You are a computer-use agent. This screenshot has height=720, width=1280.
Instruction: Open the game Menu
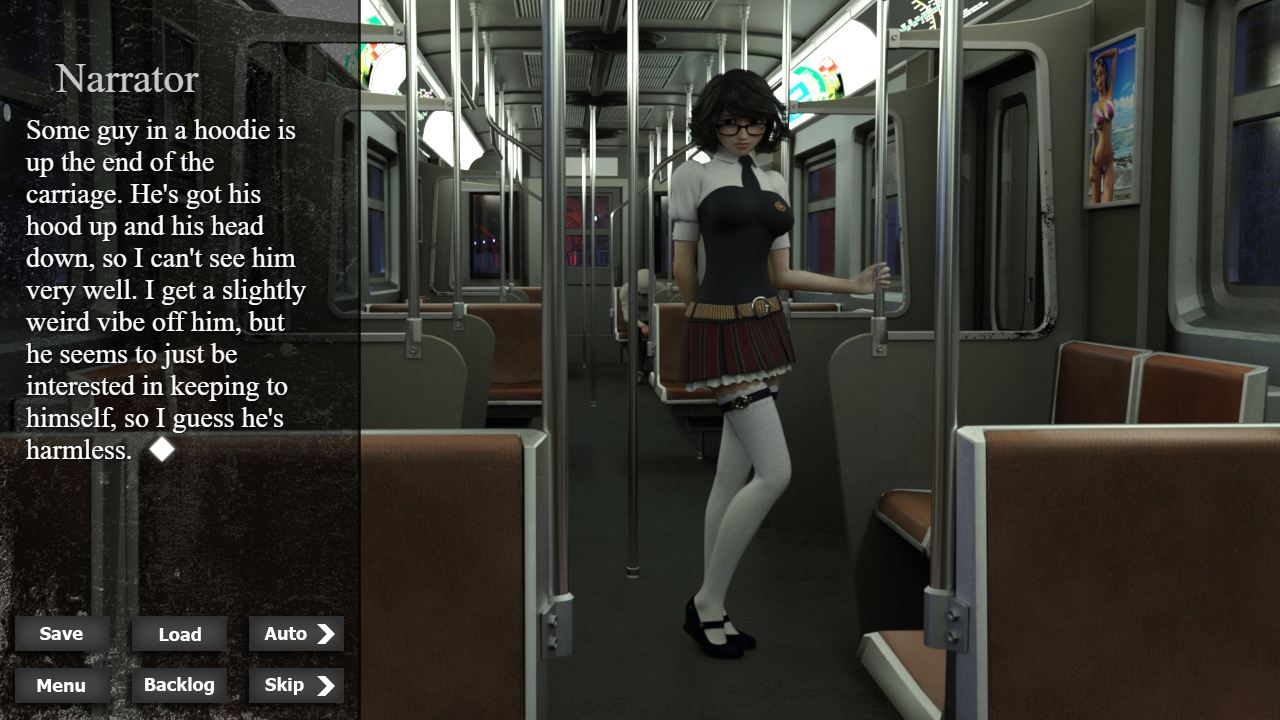pos(61,686)
